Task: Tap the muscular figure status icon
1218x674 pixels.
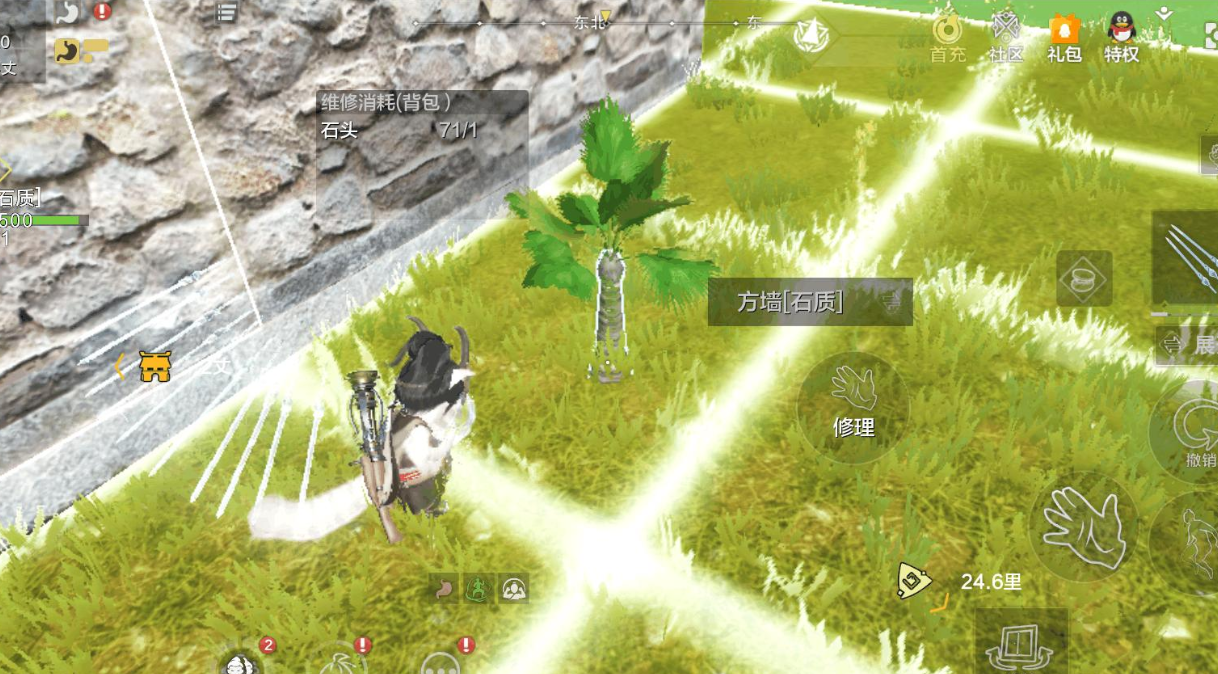Action: click(513, 589)
